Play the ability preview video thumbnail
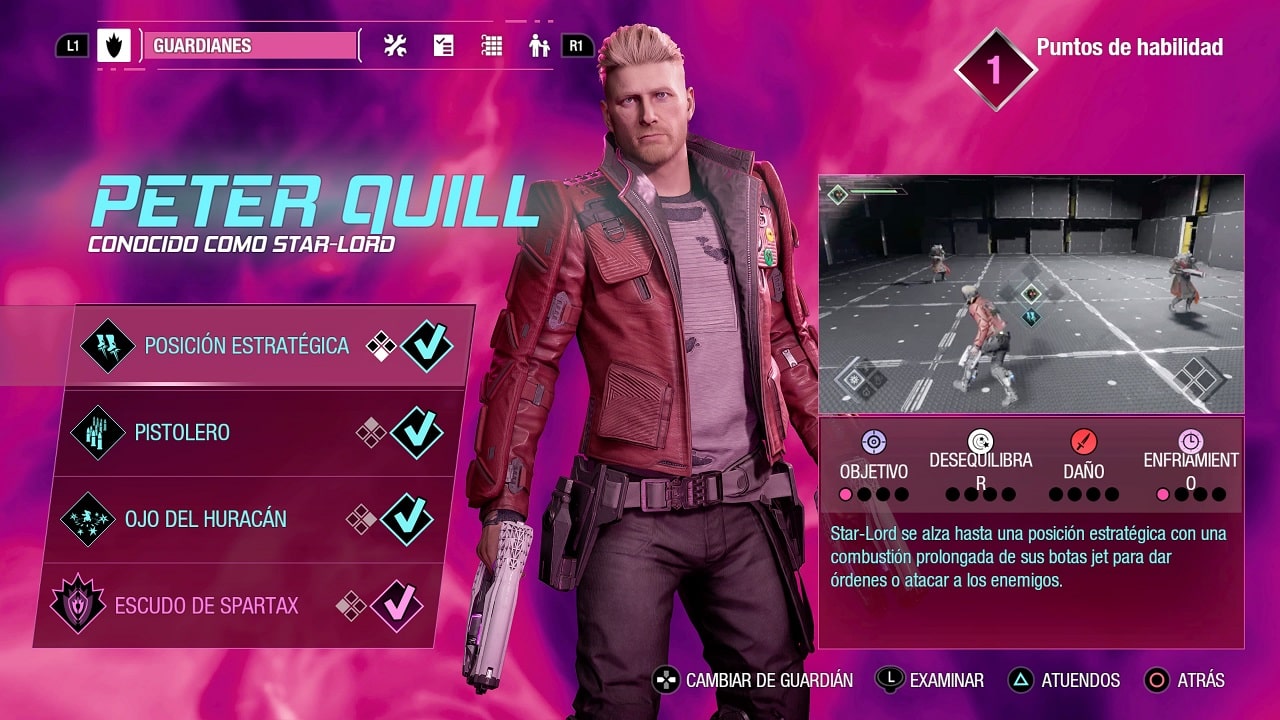Image resolution: width=1280 pixels, height=720 pixels. [1031, 294]
